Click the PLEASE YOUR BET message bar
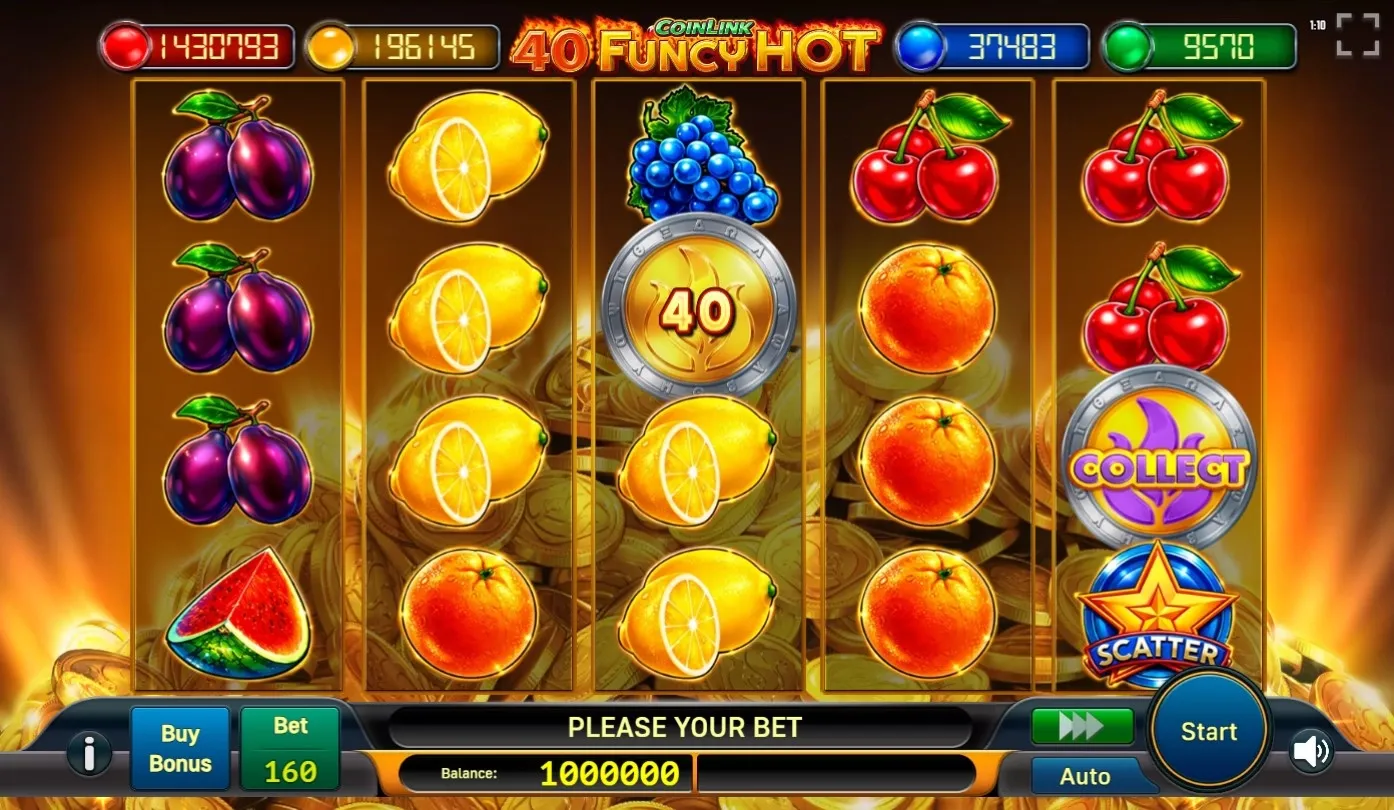The height and width of the screenshot is (810, 1394). click(685, 727)
